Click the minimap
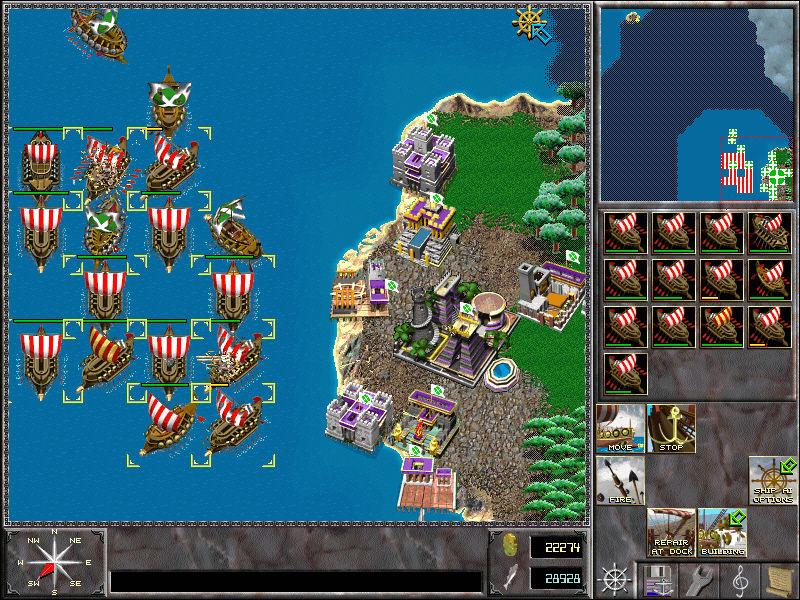Viewport: 800px width, 600px height. coord(695,102)
